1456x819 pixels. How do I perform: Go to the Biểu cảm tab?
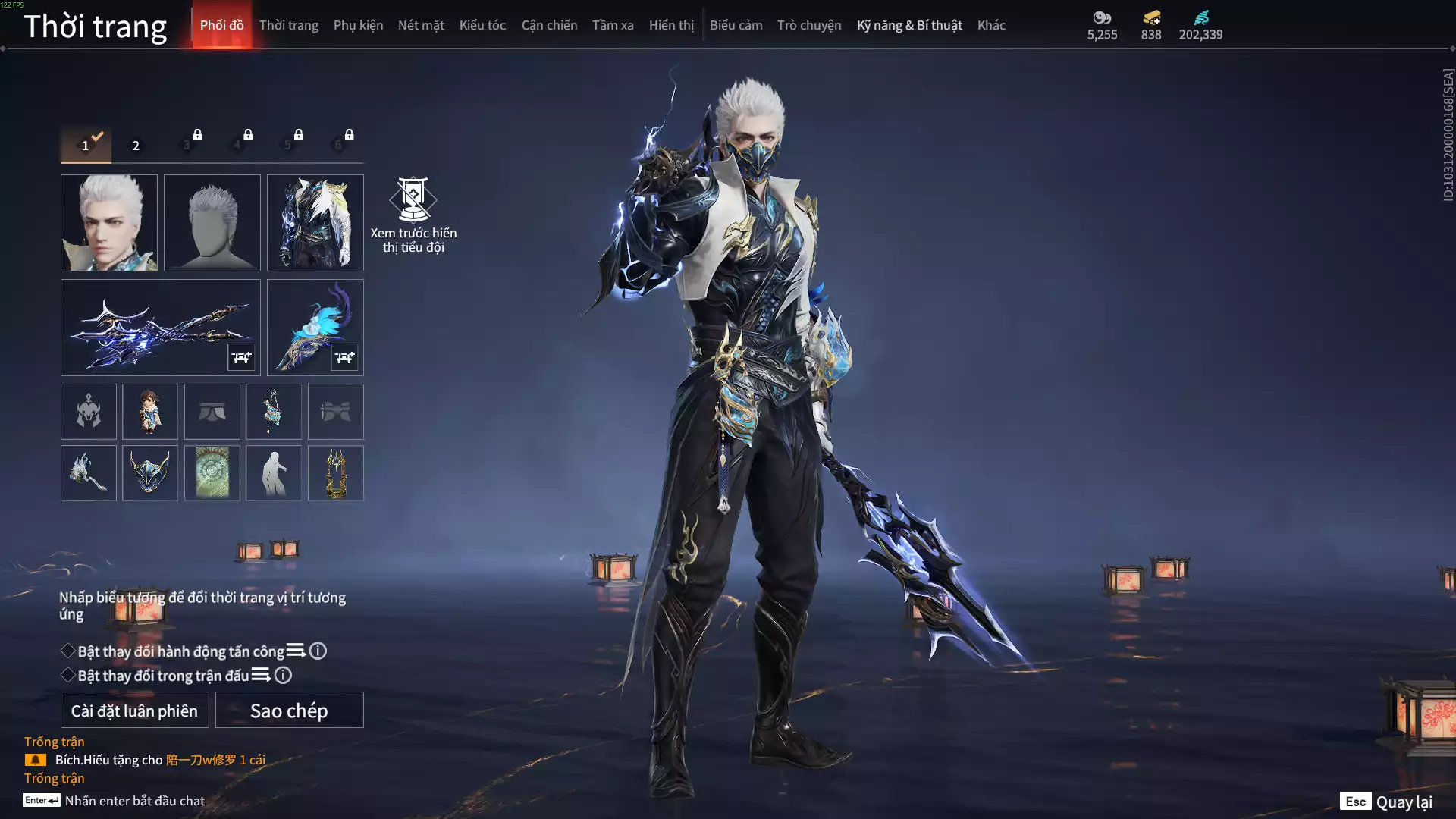[x=736, y=25]
